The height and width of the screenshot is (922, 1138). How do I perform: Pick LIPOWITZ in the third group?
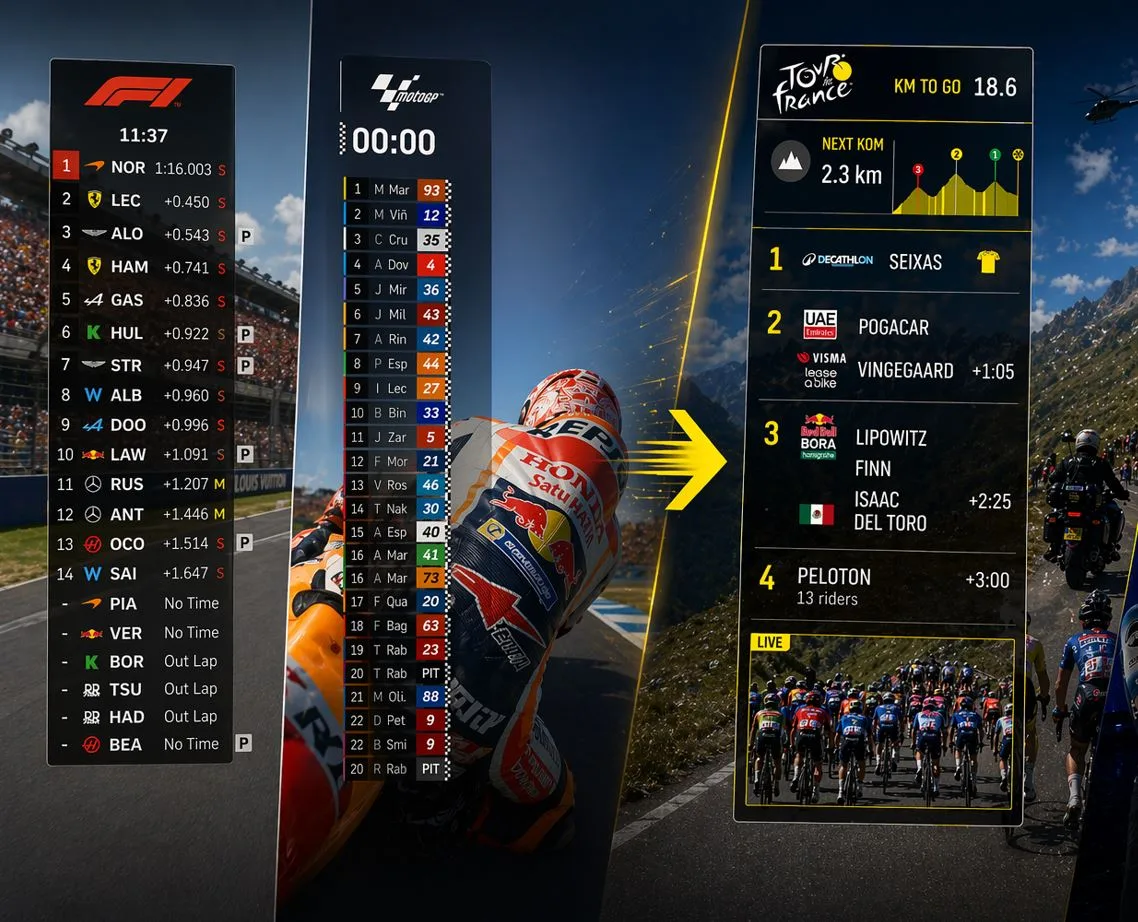[x=891, y=438]
